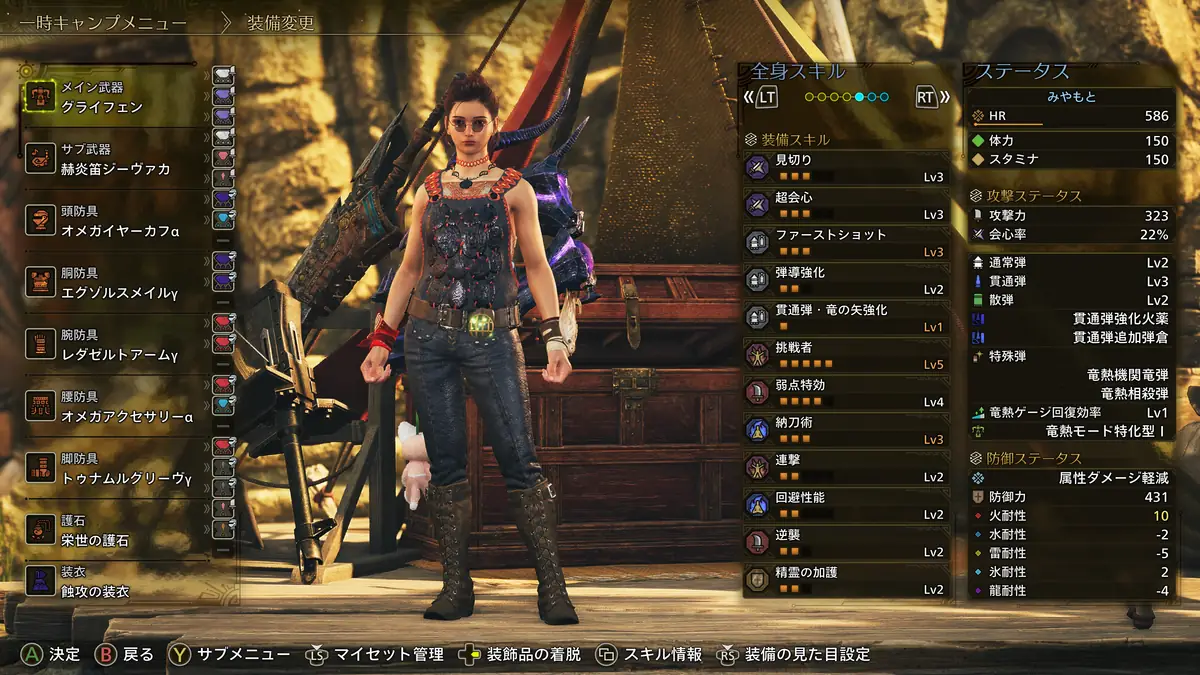Pick the 弾導強化 skill entry
Viewport: 1200px width, 675px height.
(x=846, y=280)
